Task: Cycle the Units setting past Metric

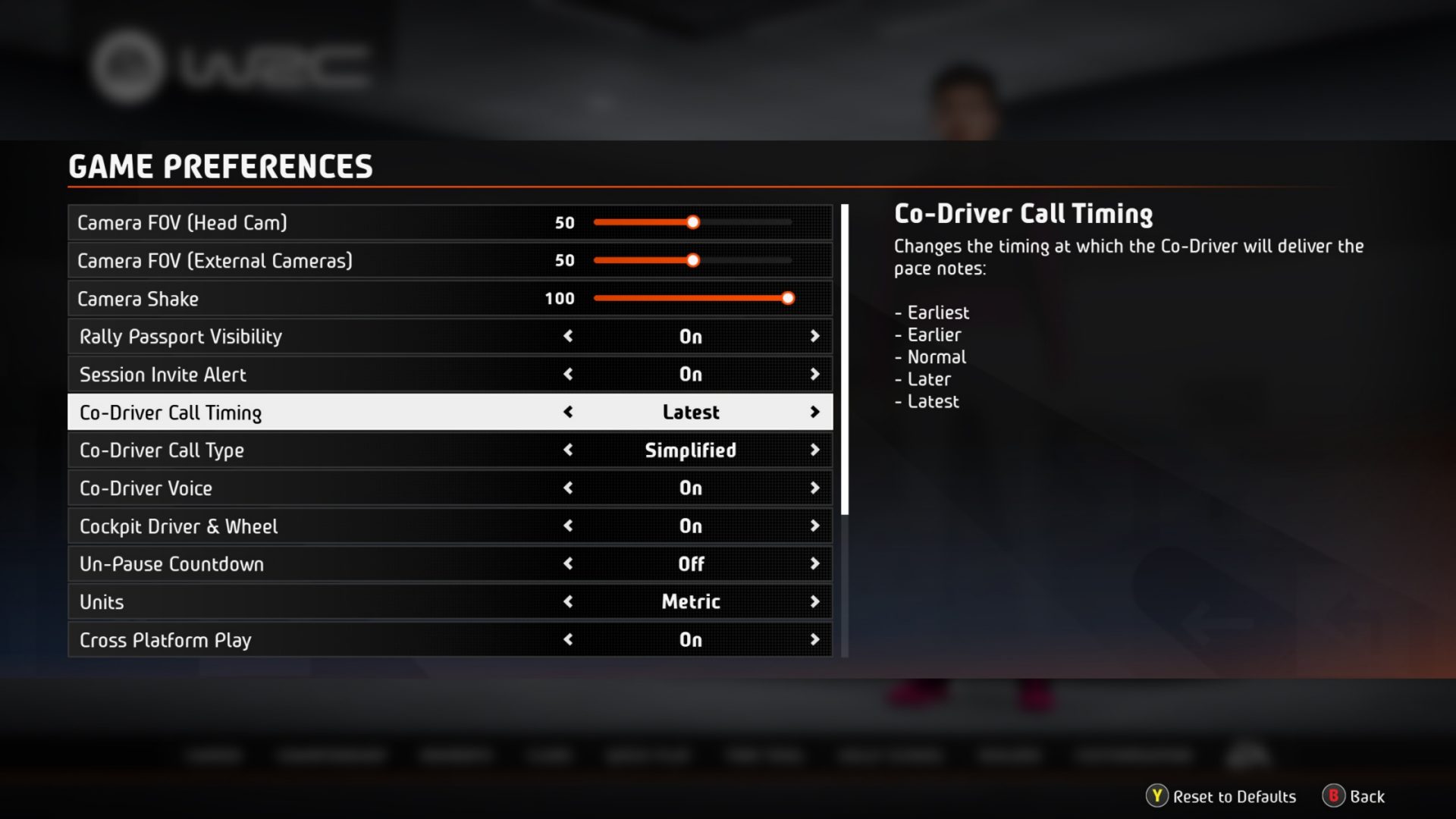Action: (x=815, y=601)
